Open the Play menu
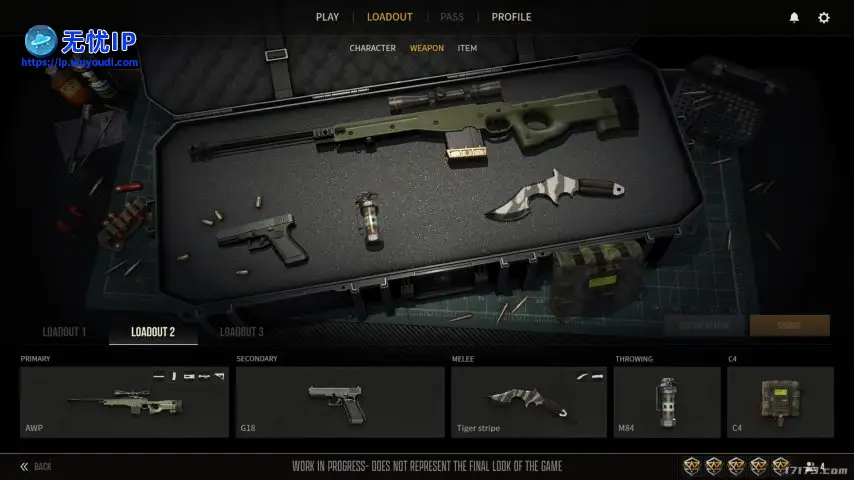The image size is (854, 480). click(x=327, y=17)
